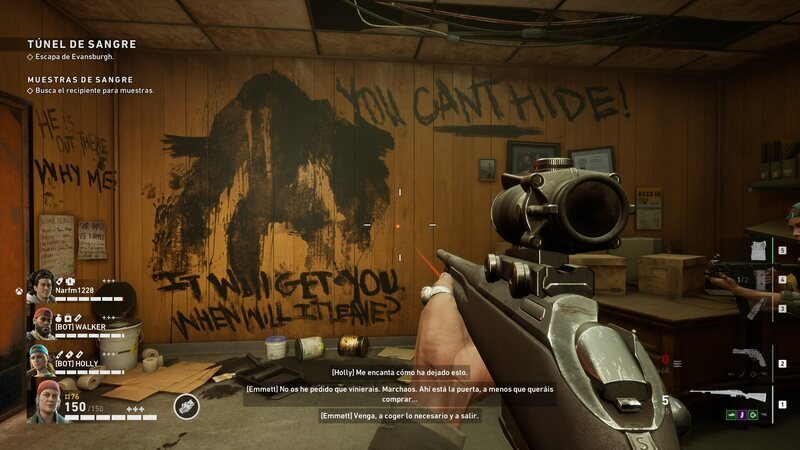This screenshot has height=450, width=800.
Task: Select the [BOT] HOLLY teammate portrait
Action: [x=41, y=361]
